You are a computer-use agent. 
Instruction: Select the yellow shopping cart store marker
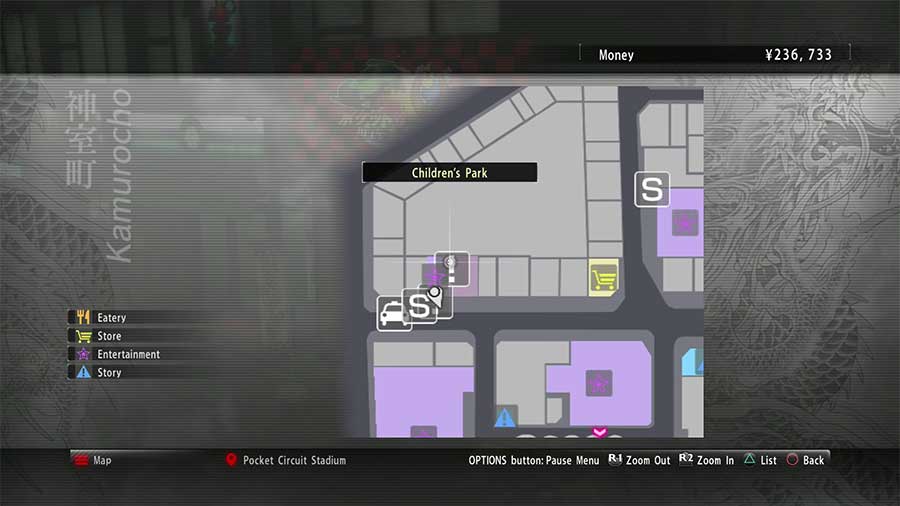[x=603, y=277]
